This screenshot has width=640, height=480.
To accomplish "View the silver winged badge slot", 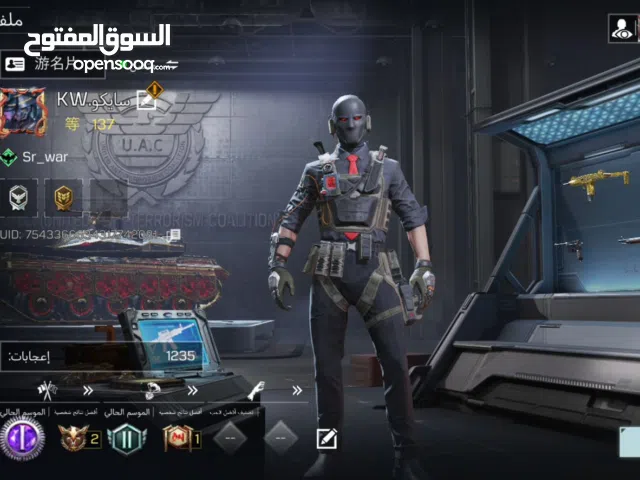I will click(20, 196).
